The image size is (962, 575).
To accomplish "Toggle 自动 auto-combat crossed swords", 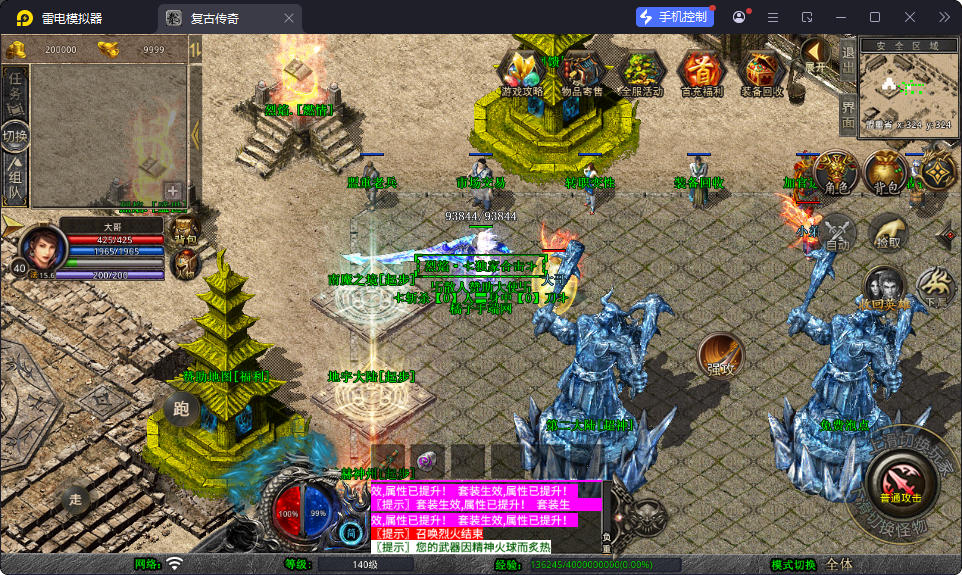I will (838, 231).
